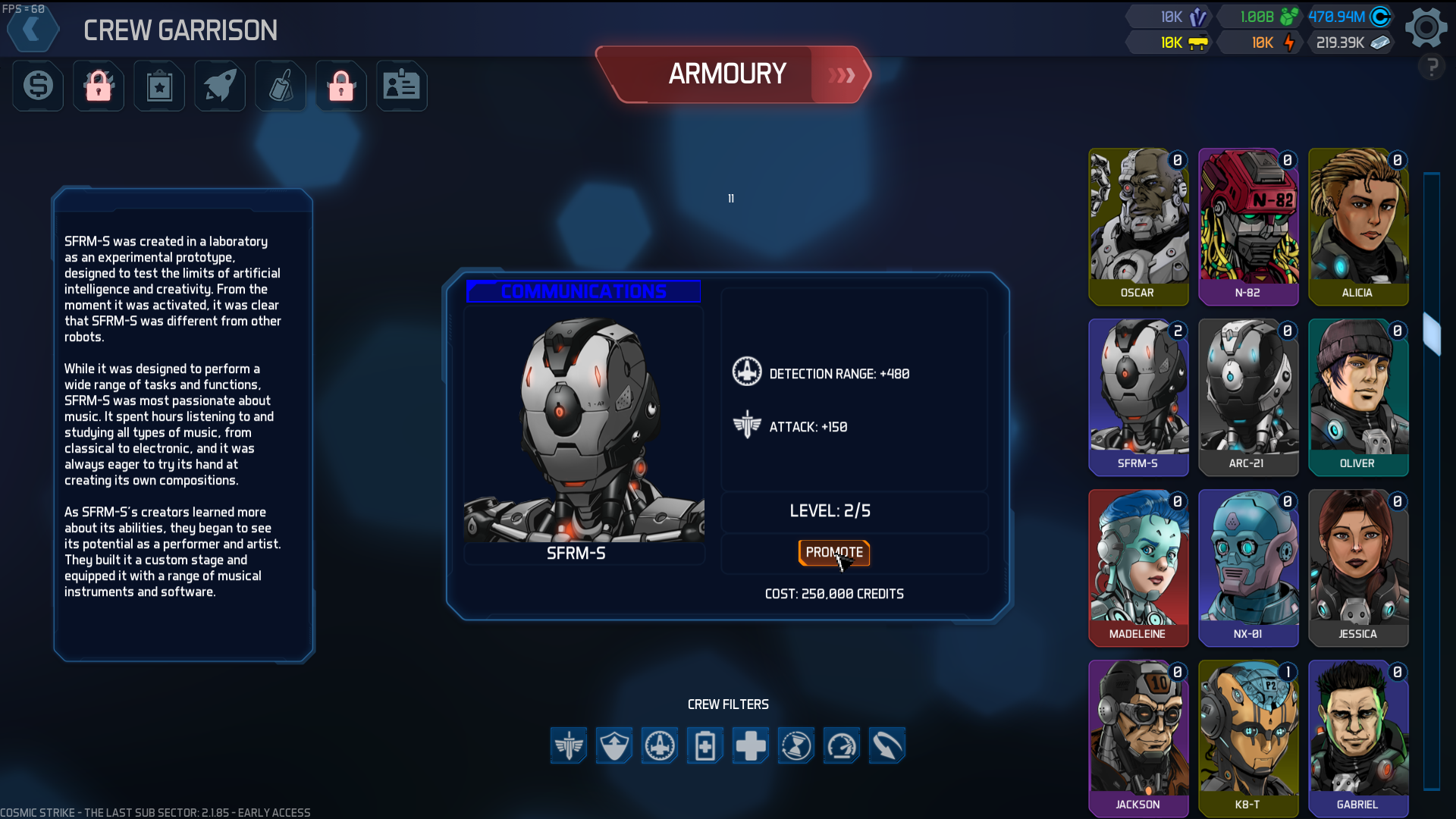Toggle the winged sword attack filter
Image resolution: width=1456 pixels, height=819 pixels.
point(569,745)
